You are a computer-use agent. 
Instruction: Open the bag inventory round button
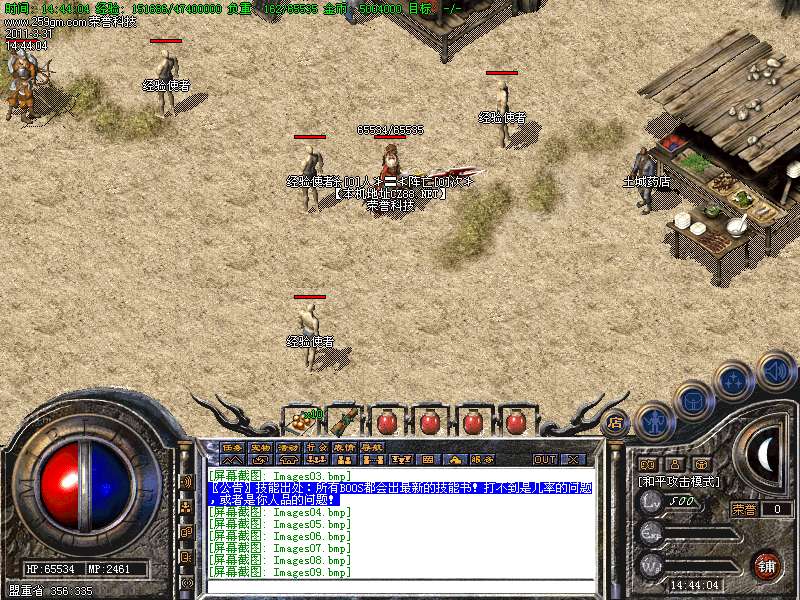click(694, 400)
